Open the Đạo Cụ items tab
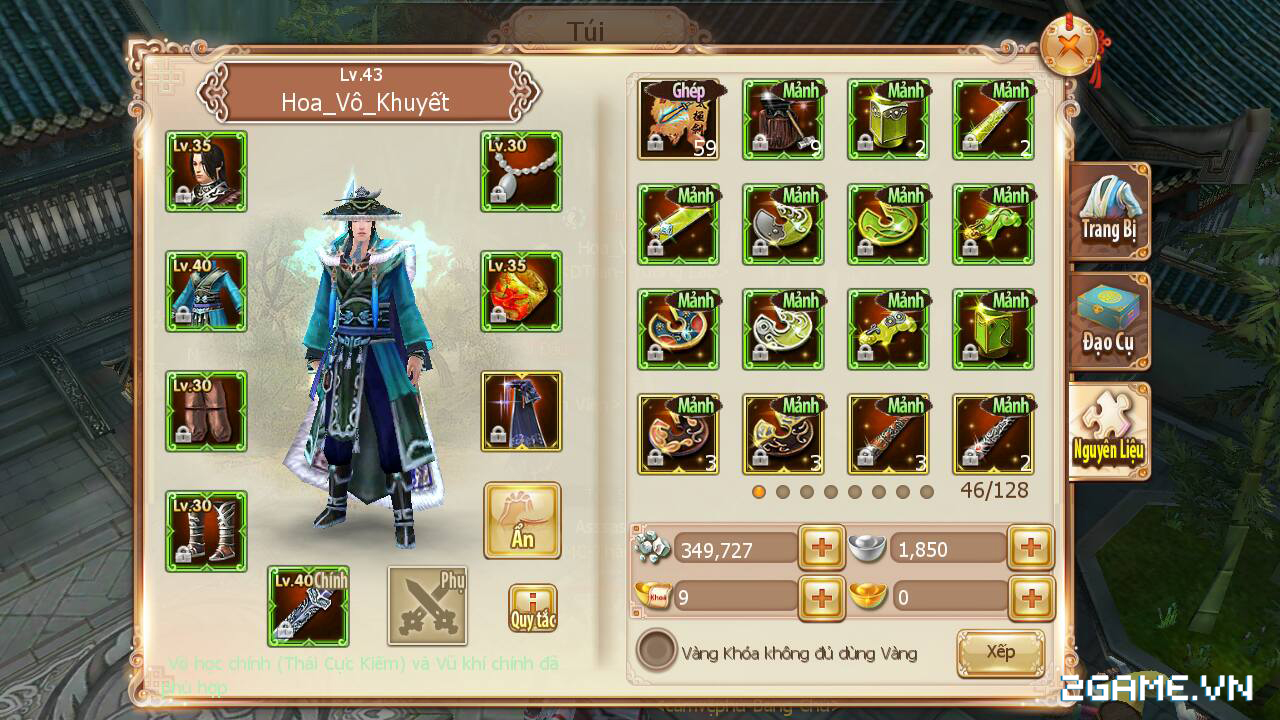1280x720 pixels. (x=1110, y=320)
